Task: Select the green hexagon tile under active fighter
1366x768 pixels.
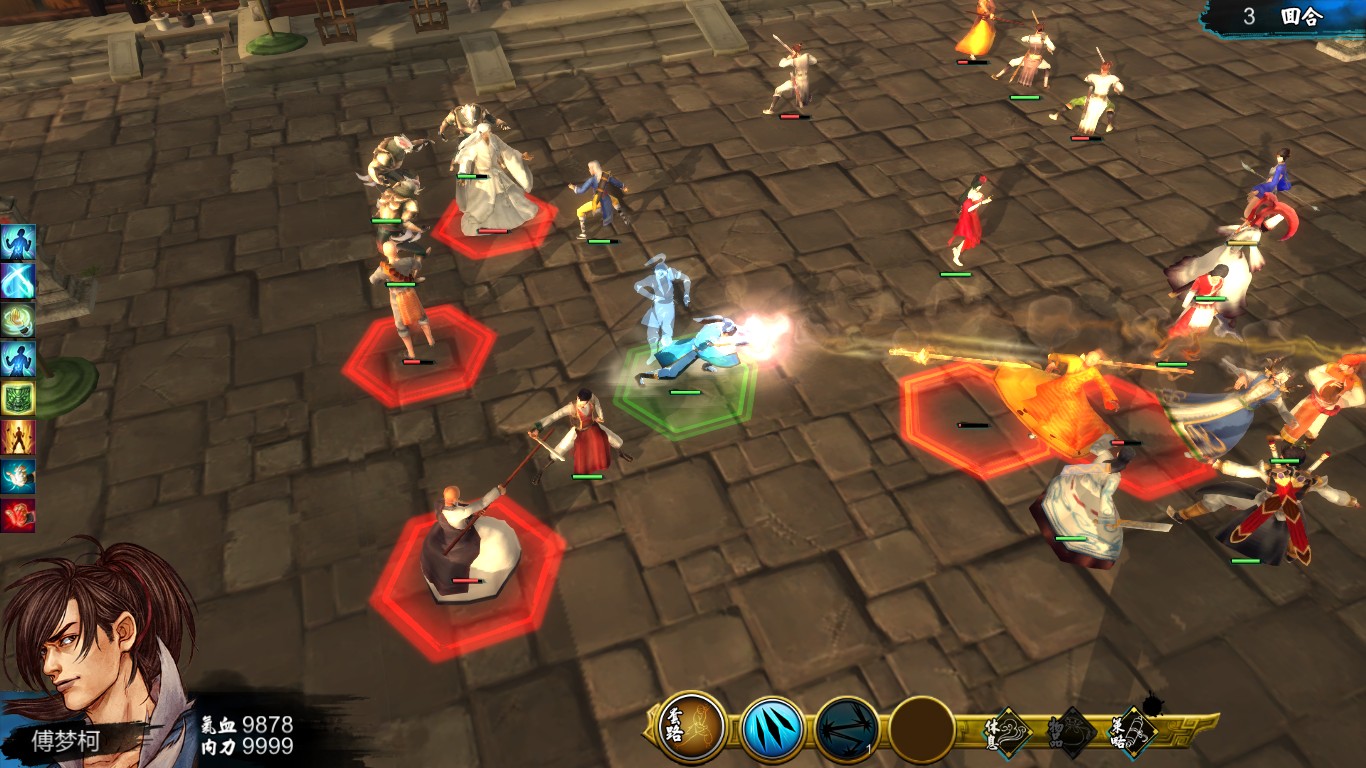Action: pyautogui.click(x=685, y=397)
